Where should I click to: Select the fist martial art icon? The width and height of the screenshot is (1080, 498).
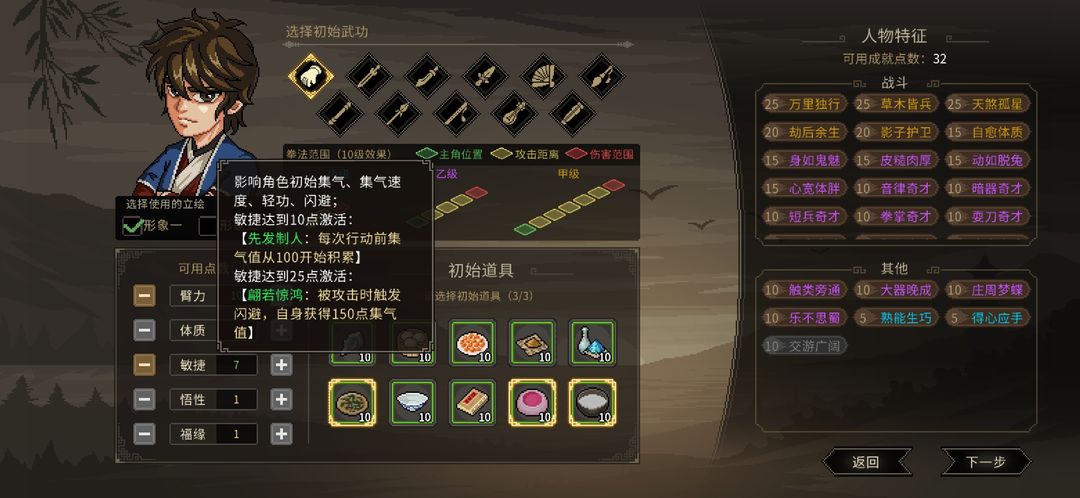click(311, 74)
